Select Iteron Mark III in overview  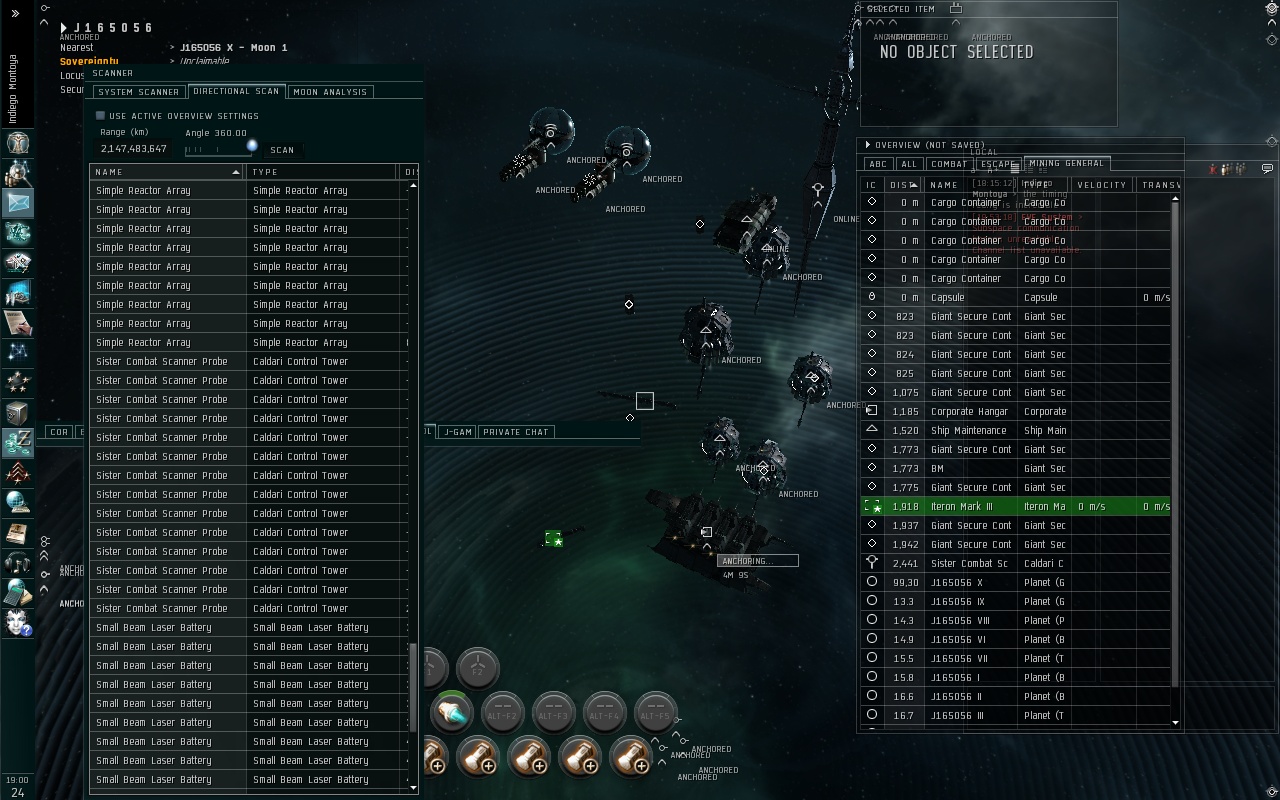pos(961,507)
